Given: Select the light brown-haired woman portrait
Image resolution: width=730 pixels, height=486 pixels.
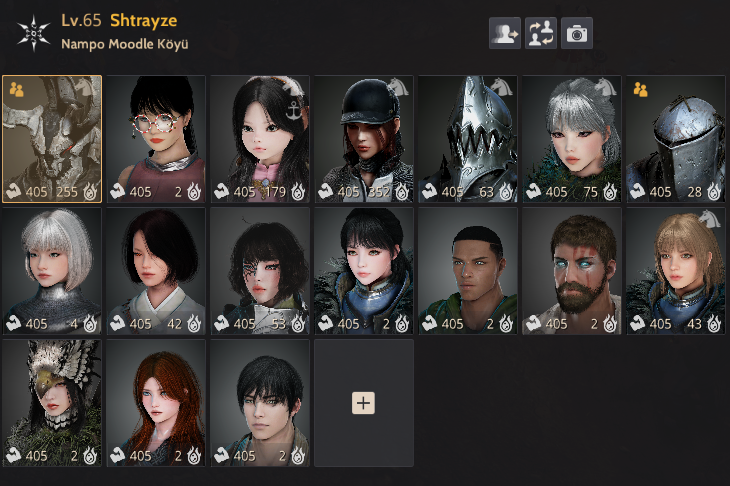Looking at the screenshot, I should [x=676, y=270].
